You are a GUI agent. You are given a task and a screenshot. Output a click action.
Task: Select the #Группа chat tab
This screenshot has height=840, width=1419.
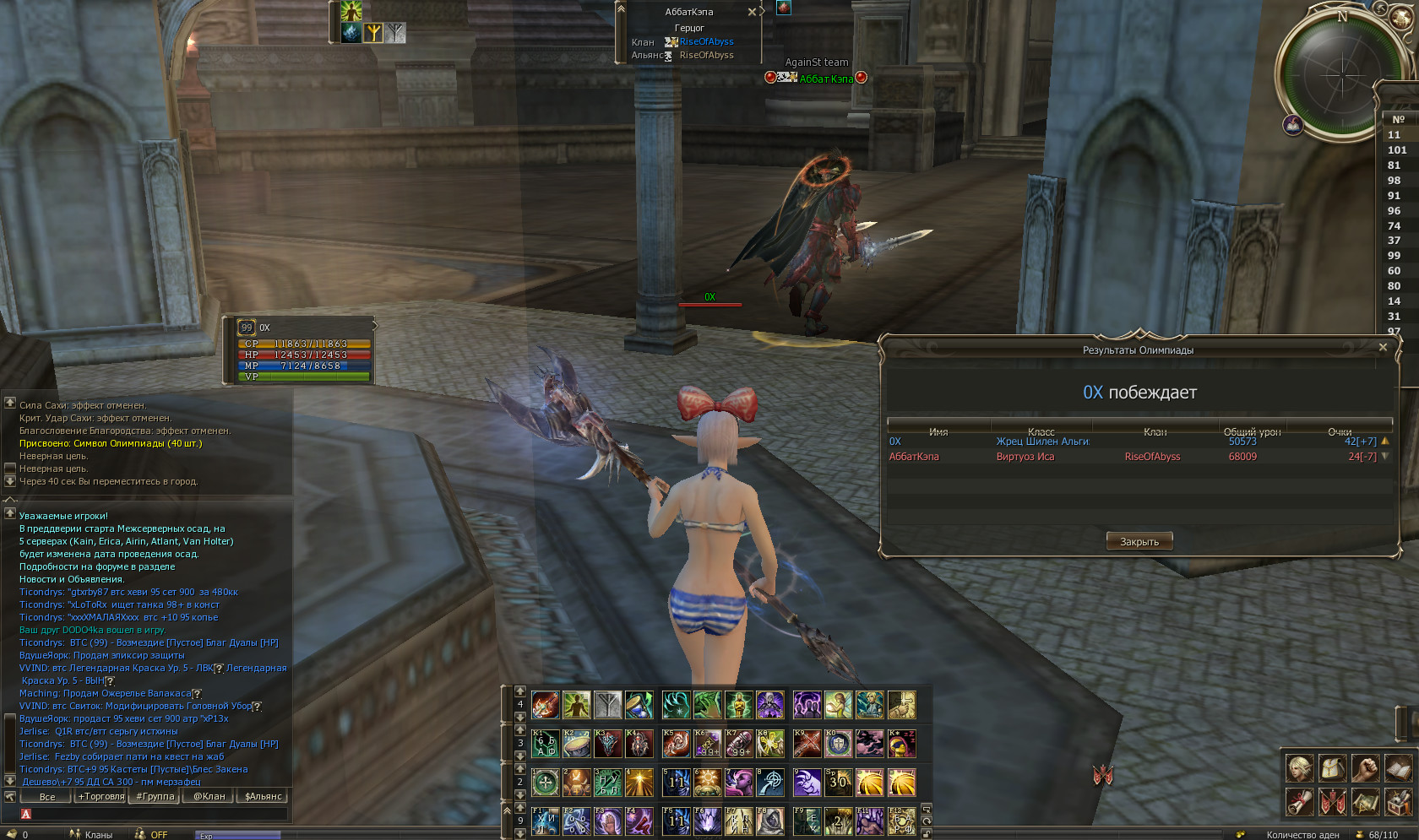tap(155, 796)
